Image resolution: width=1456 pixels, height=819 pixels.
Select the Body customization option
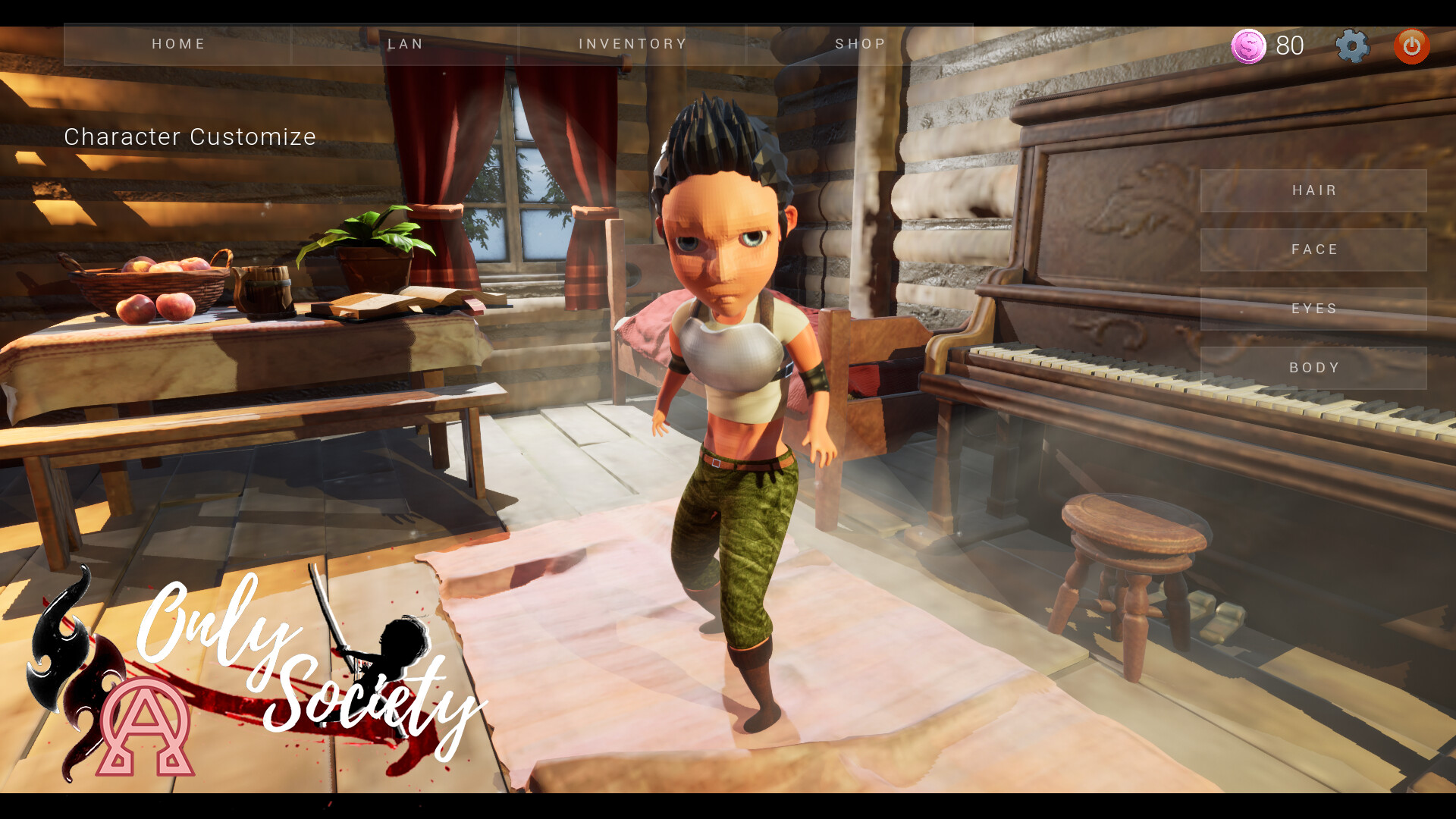click(x=1313, y=368)
